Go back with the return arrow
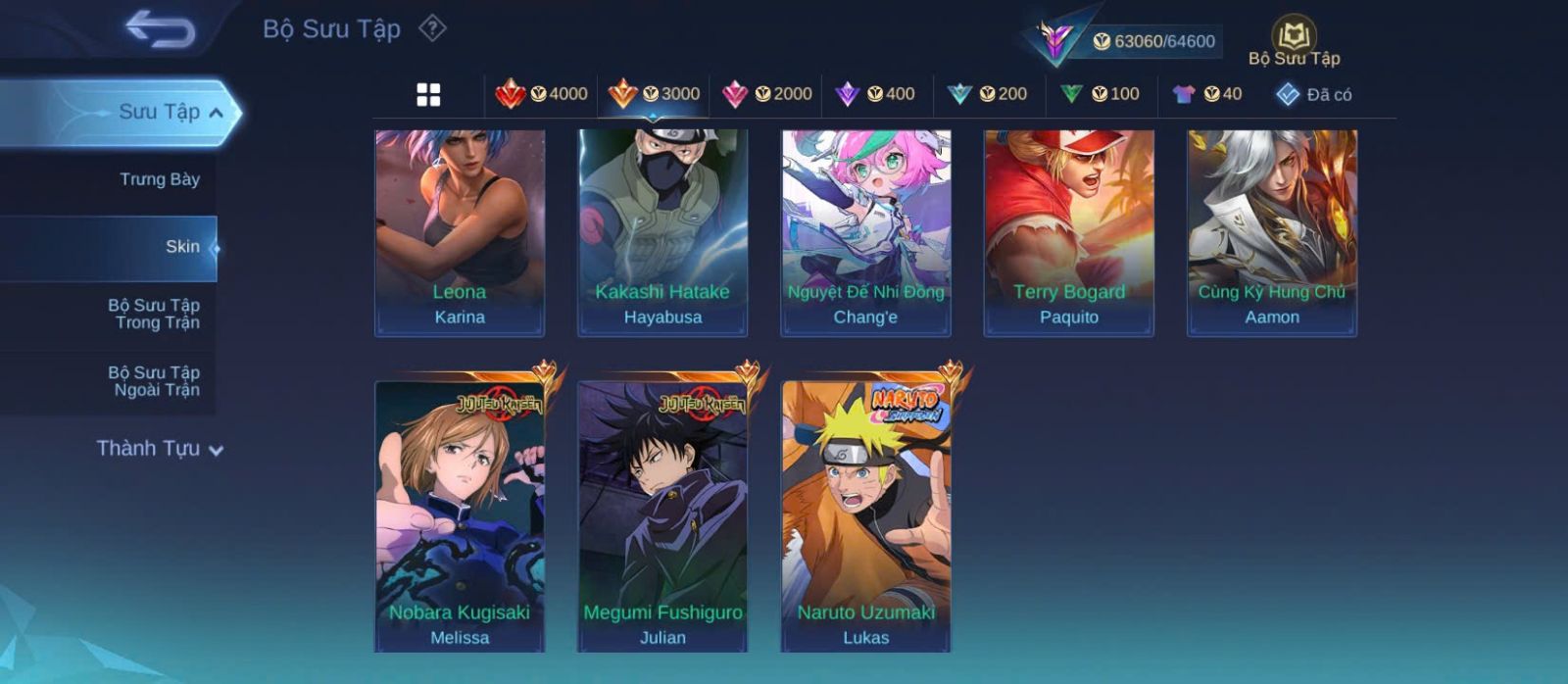Screen dimensions: 1568x684 coord(160,29)
